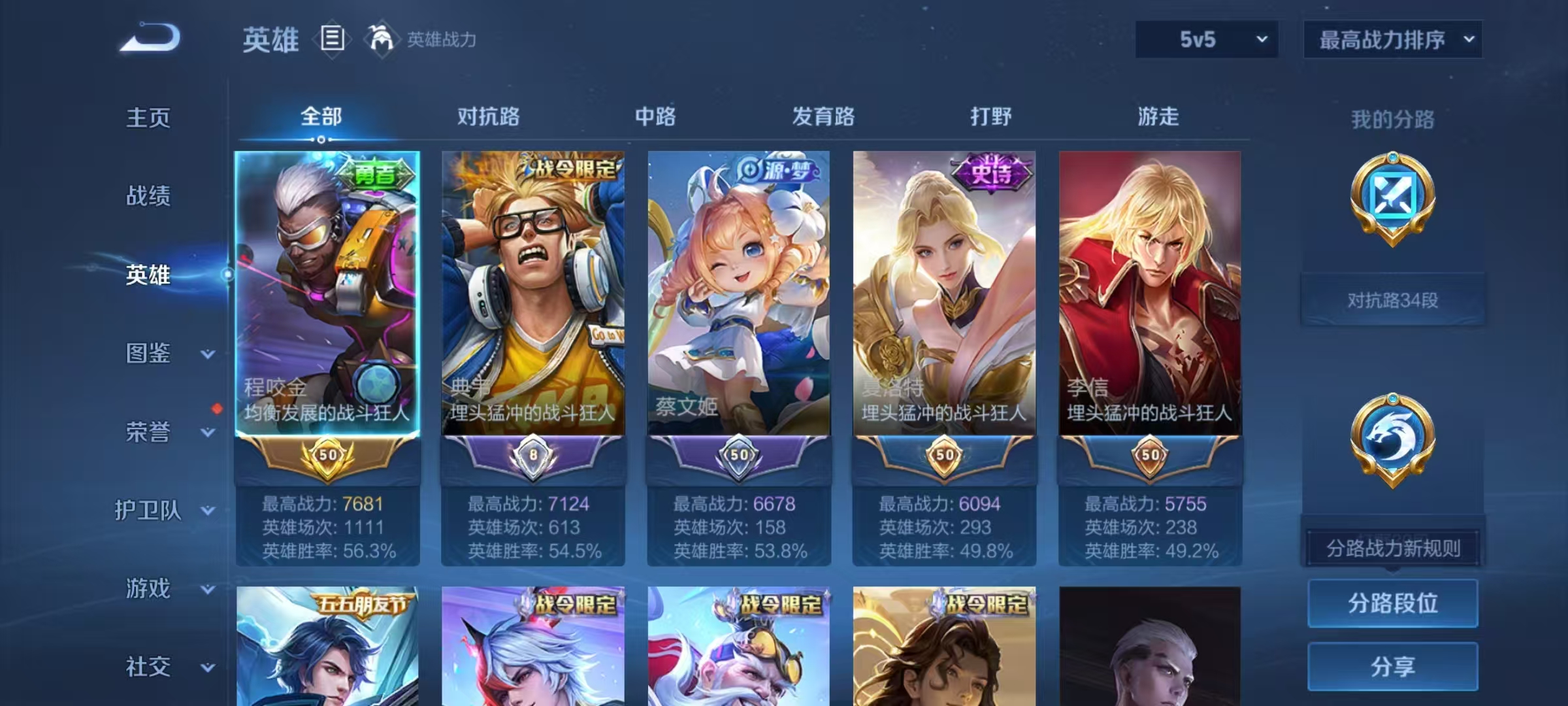
Task: Click the 分路段位 button
Action: tap(1392, 603)
